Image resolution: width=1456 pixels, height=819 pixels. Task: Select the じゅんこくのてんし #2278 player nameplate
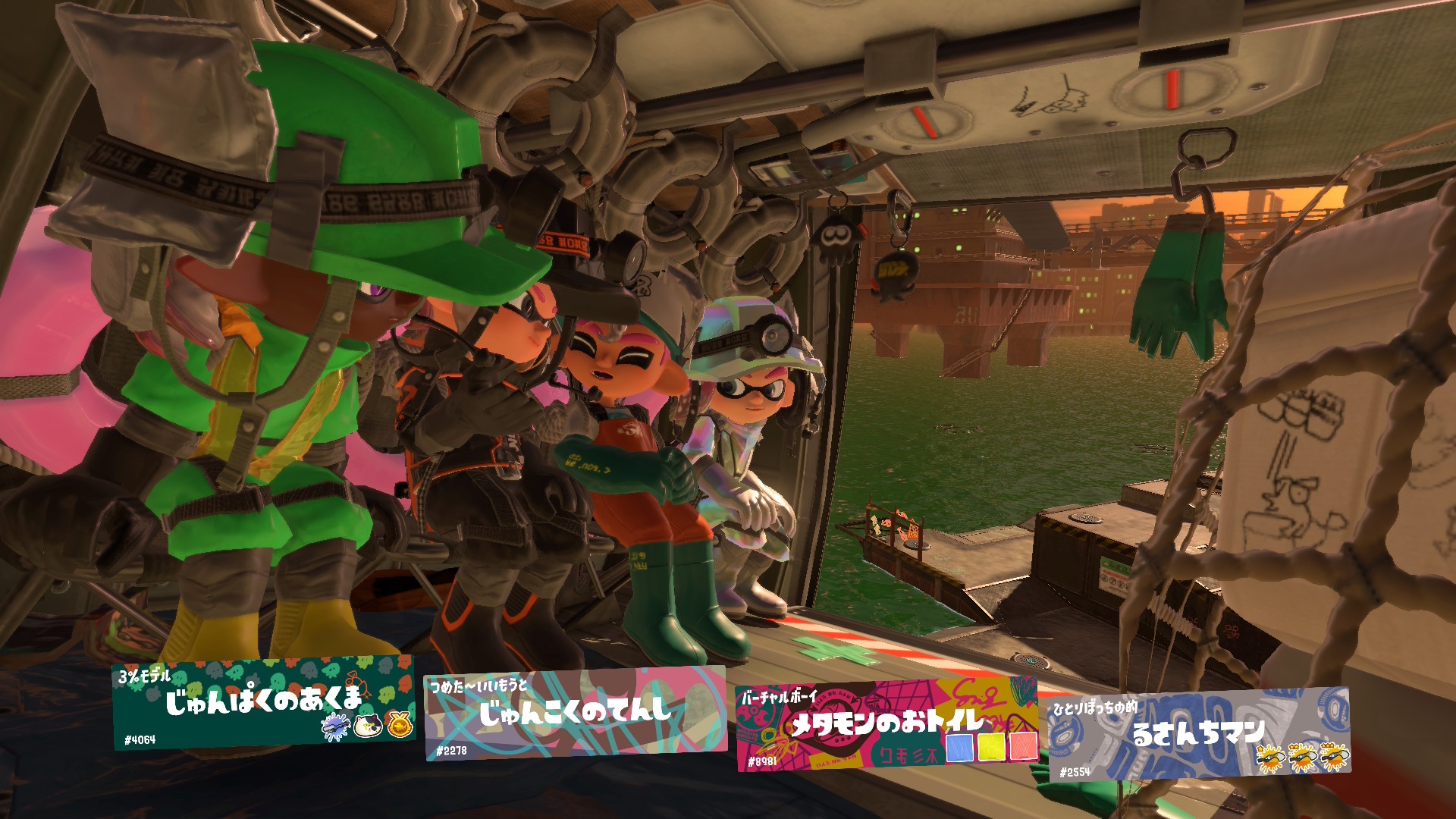pyautogui.click(x=575, y=714)
